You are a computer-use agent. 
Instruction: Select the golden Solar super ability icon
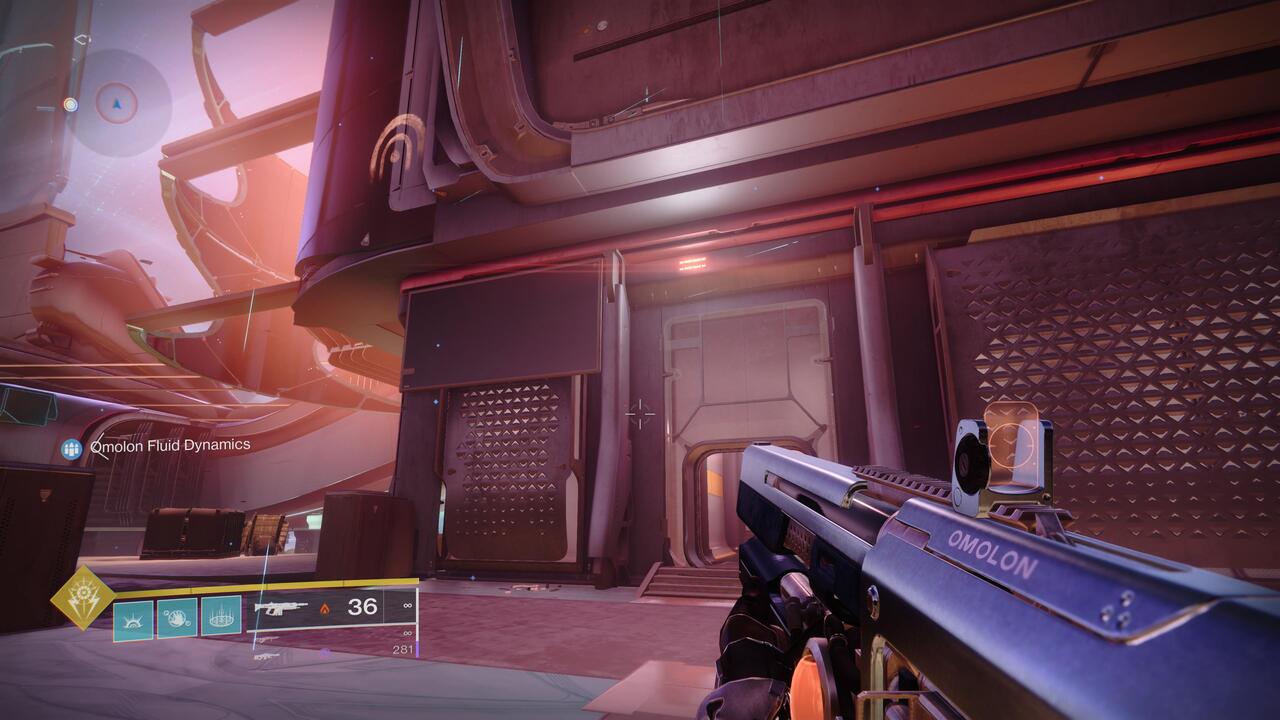82,597
